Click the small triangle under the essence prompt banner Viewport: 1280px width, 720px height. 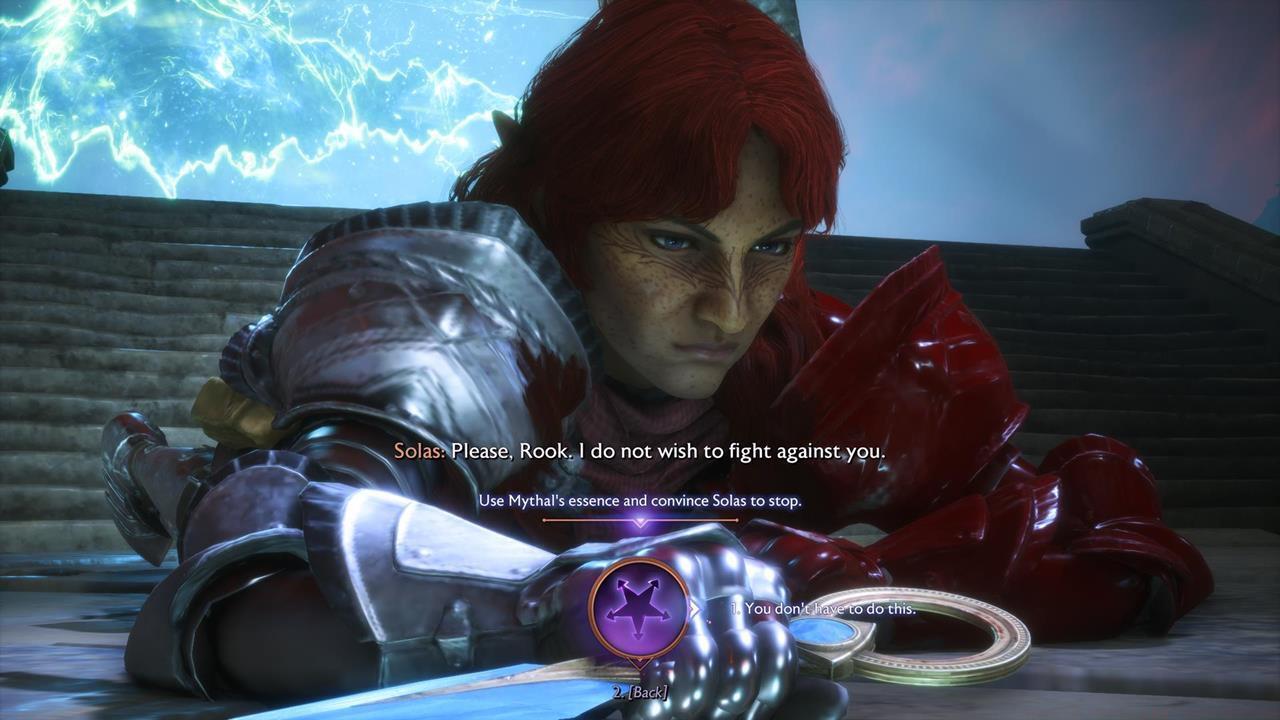point(640,521)
